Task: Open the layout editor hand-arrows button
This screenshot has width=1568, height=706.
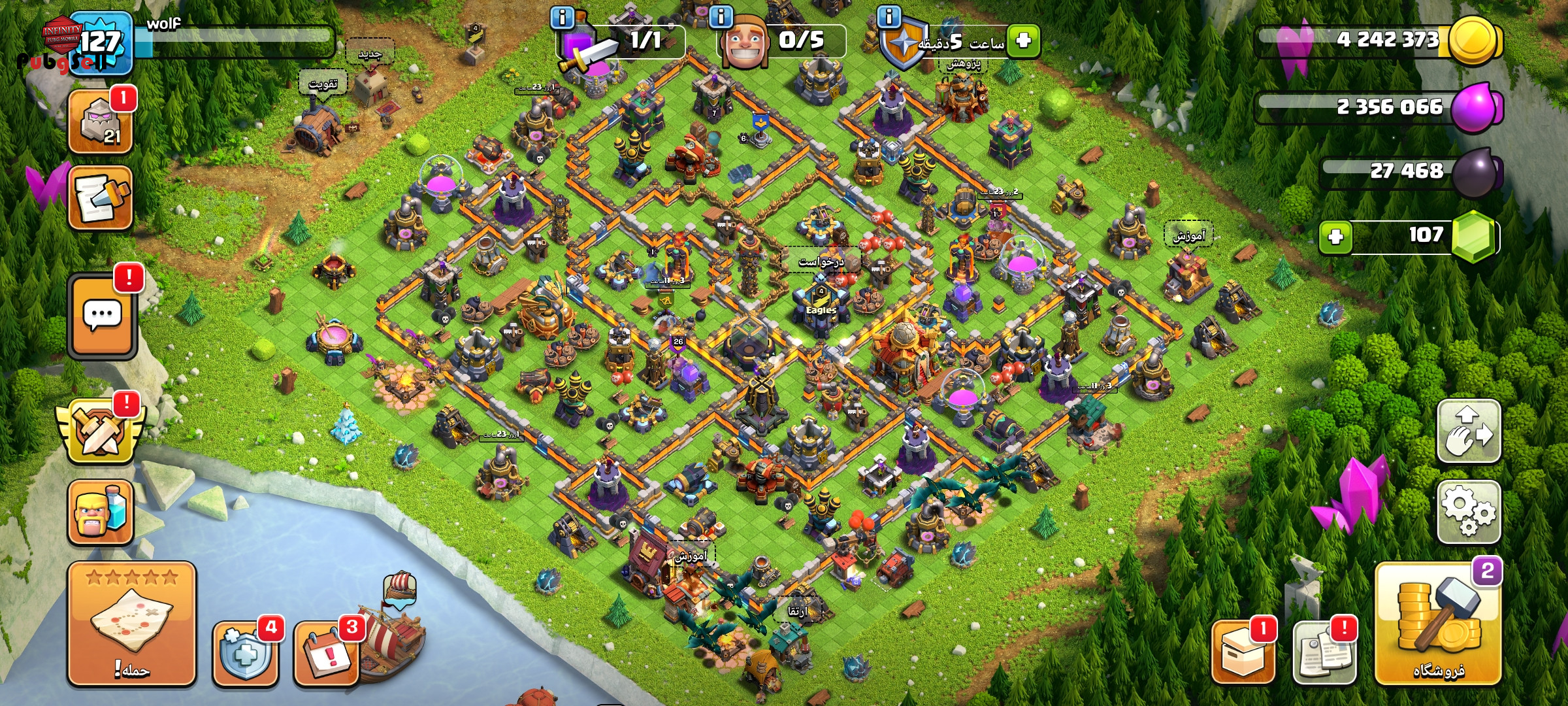Action: click(x=1468, y=431)
